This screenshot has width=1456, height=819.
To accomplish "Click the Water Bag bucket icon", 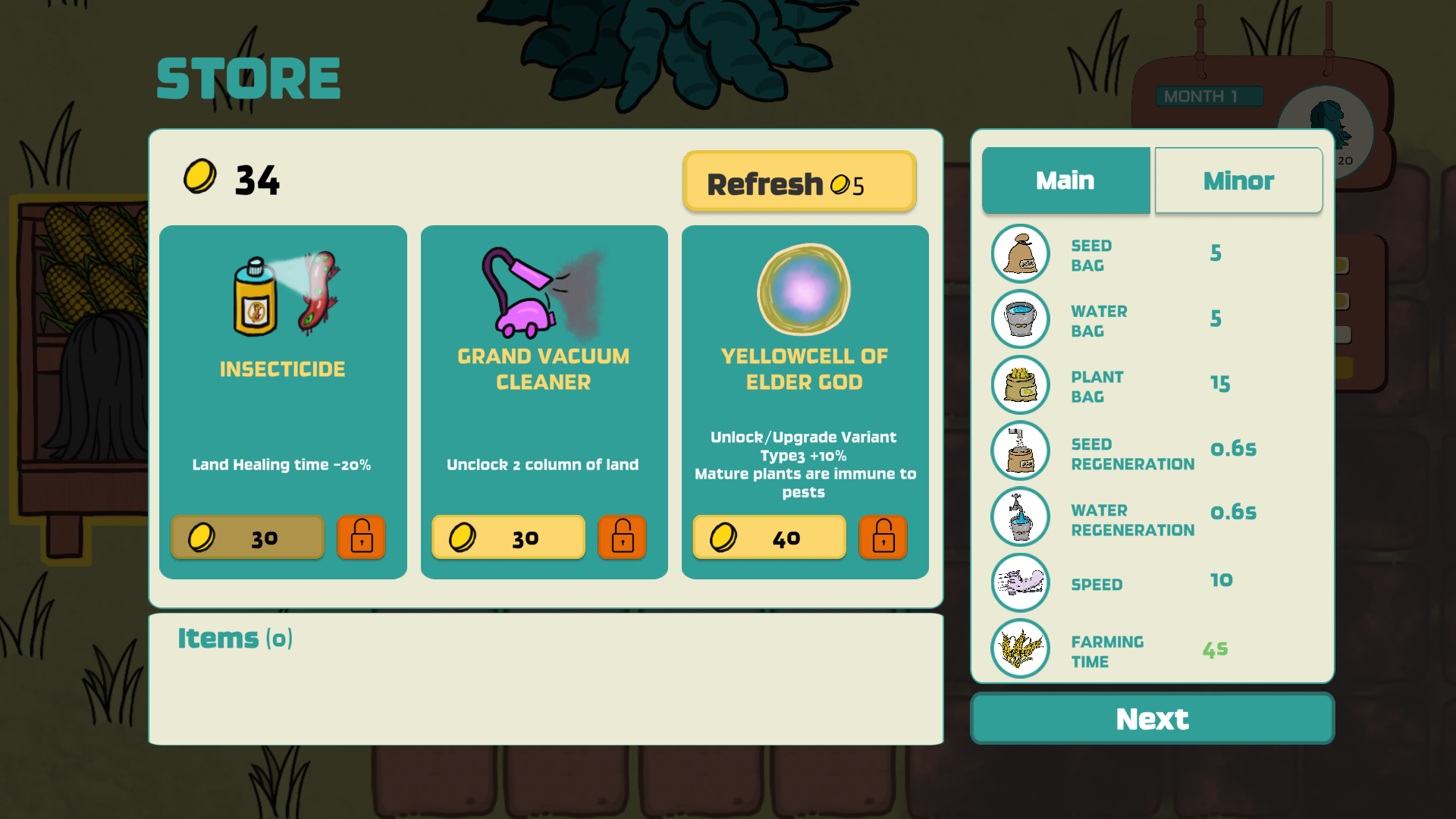I will click(1020, 319).
